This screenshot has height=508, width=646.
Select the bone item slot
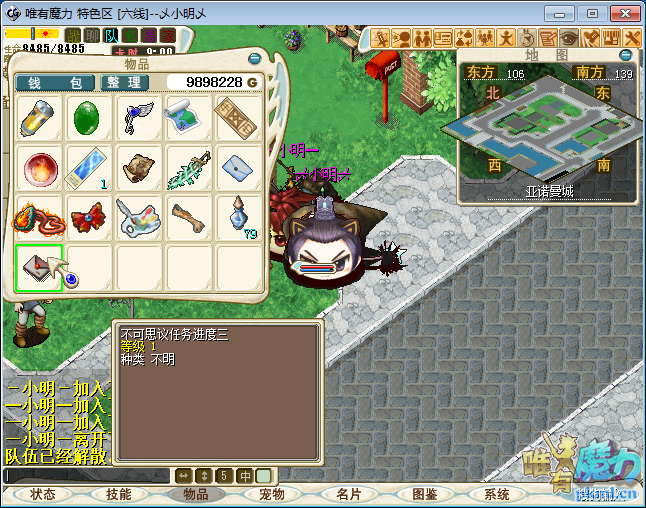coord(189,217)
